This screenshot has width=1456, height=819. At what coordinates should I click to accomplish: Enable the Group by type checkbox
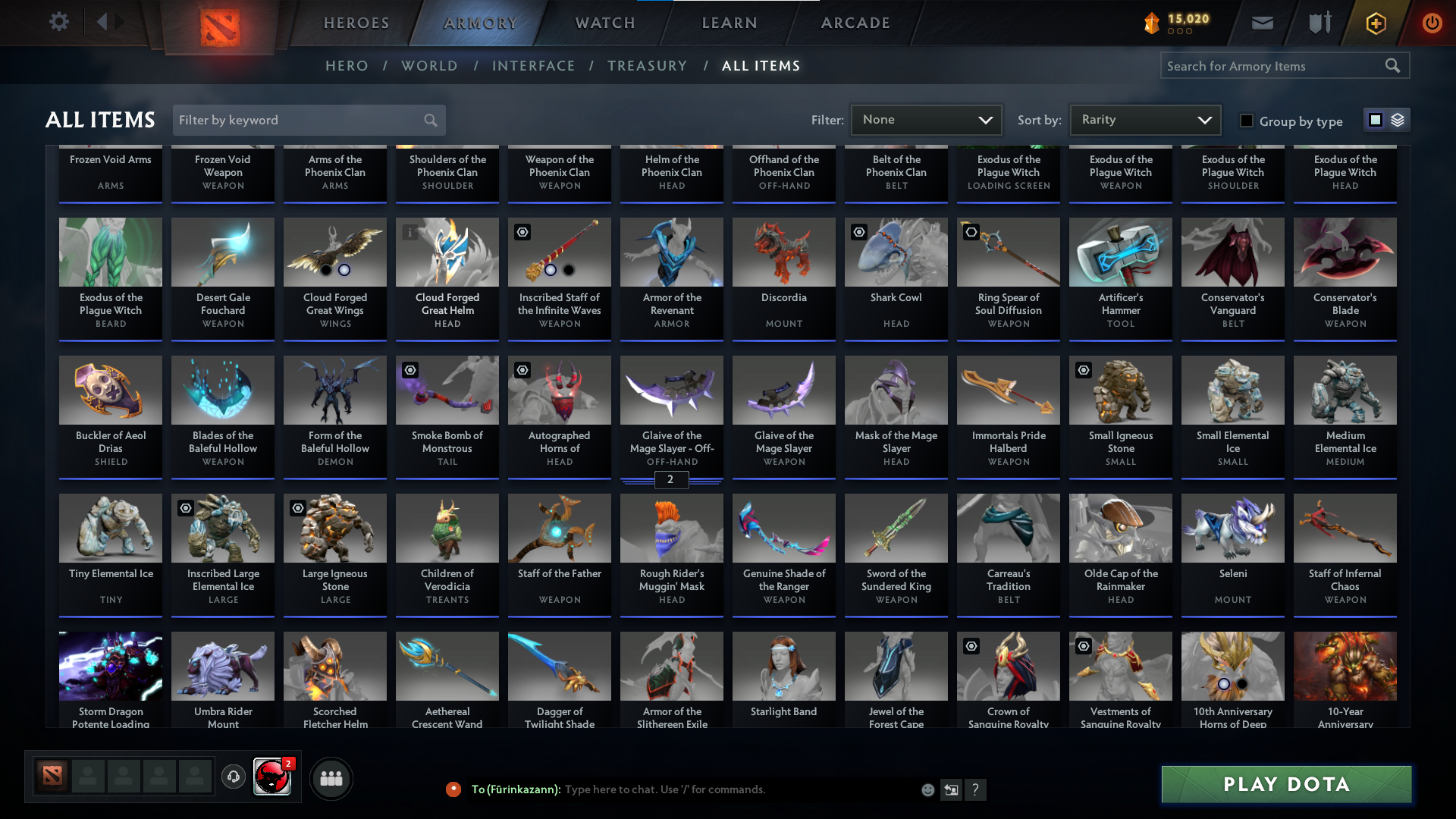pyautogui.click(x=1246, y=121)
